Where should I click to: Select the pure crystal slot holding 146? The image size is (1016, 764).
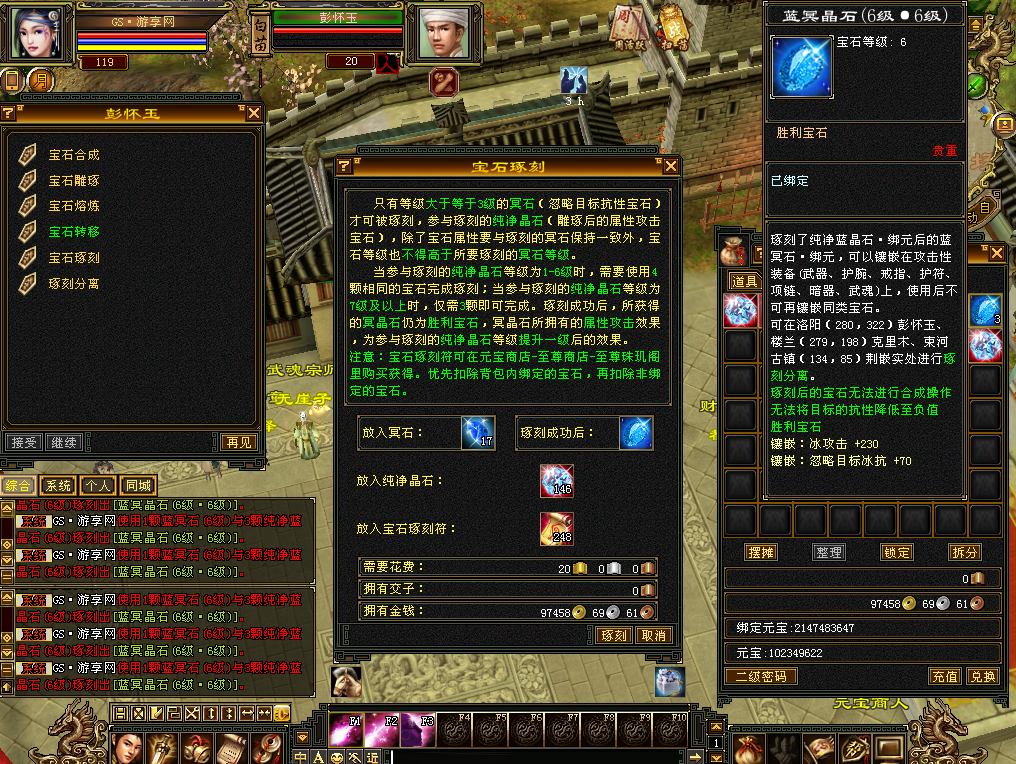click(x=556, y=481)
